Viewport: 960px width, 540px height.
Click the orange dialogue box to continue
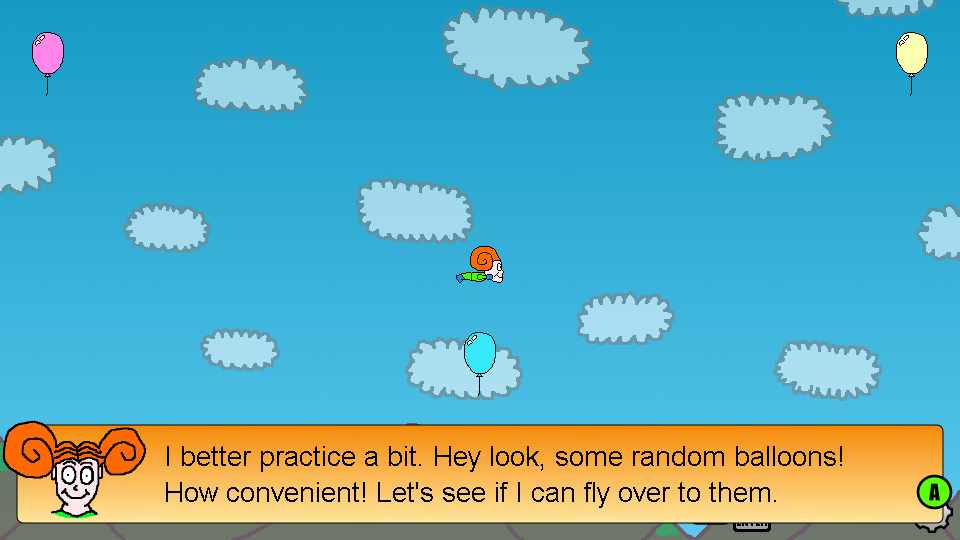tap(500, 474)
